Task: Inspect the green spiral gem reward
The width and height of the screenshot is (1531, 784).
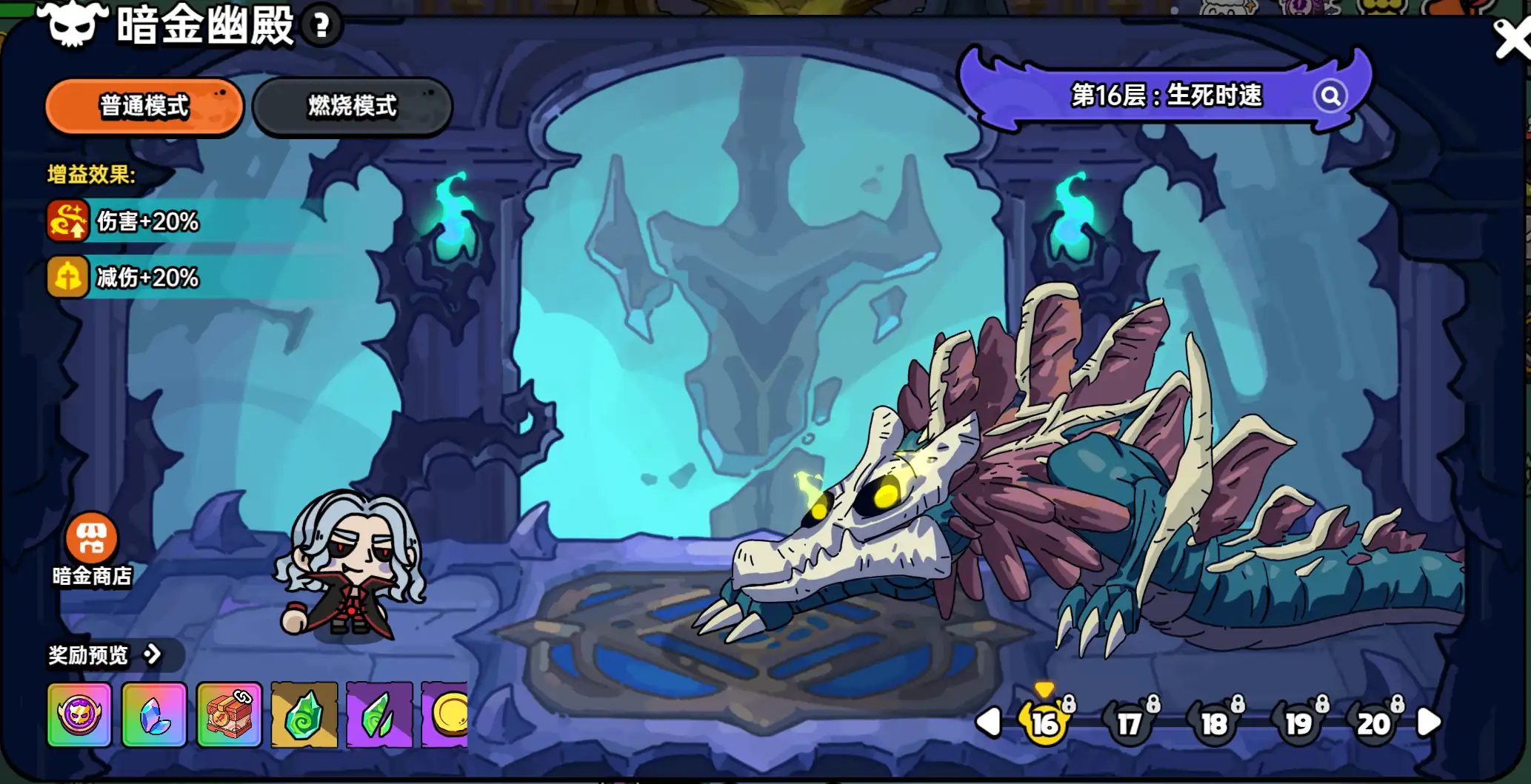Action: [304, 715]
